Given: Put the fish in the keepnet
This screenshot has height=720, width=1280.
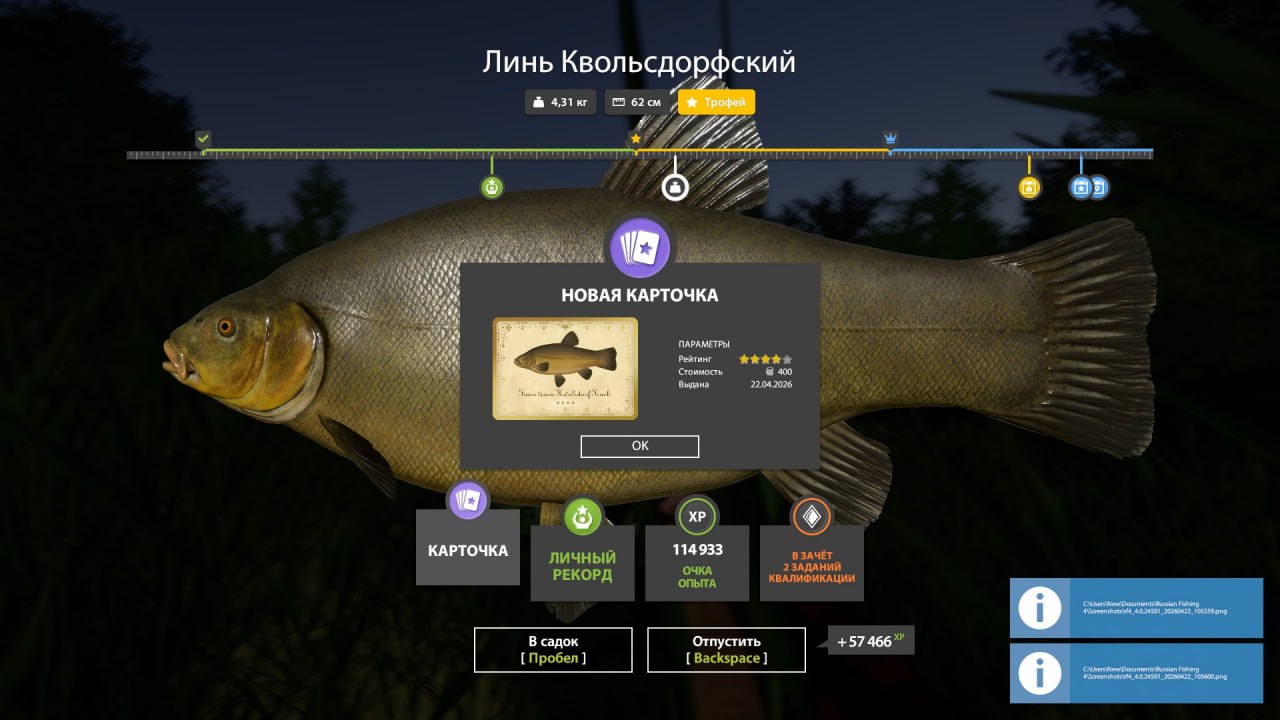Looking at the screenshot, I should tap(553, 650).
